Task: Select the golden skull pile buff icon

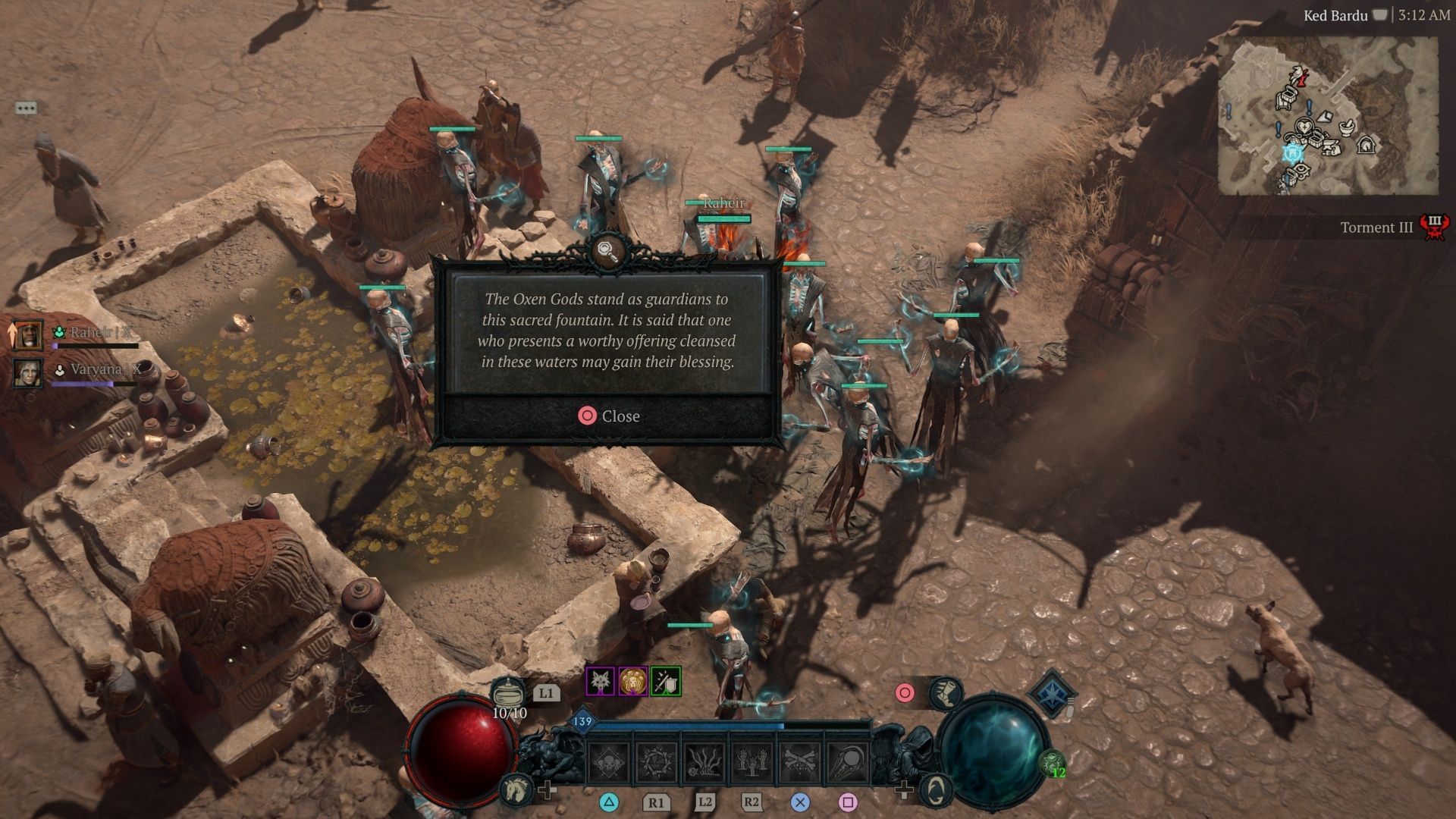Action: coord(632,682)
